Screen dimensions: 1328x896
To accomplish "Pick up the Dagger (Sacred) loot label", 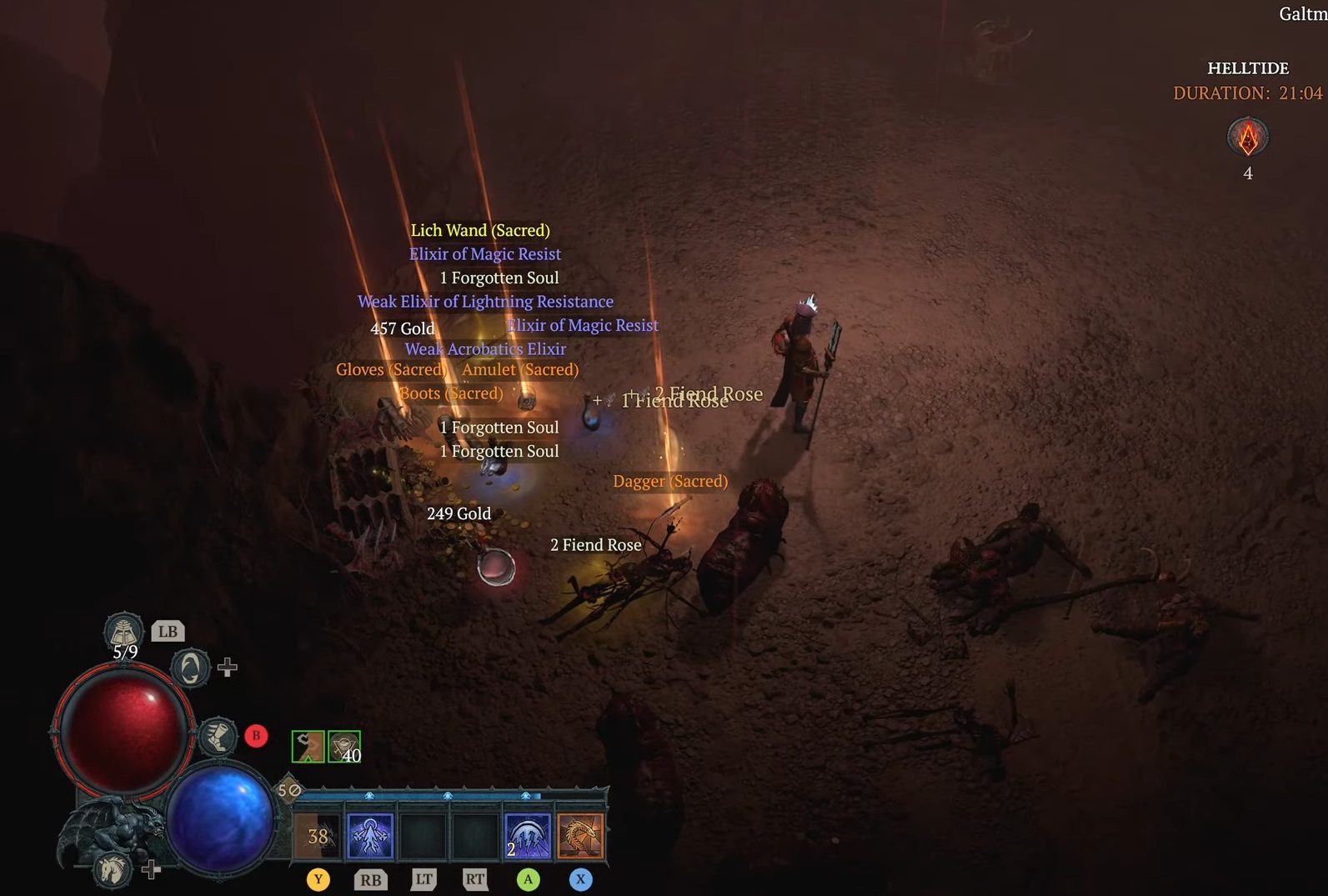I will 670,481.
